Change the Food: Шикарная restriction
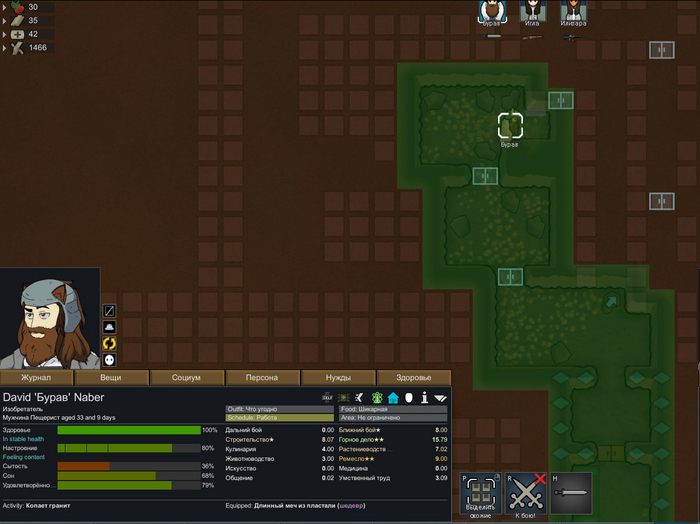 (393, 409)
